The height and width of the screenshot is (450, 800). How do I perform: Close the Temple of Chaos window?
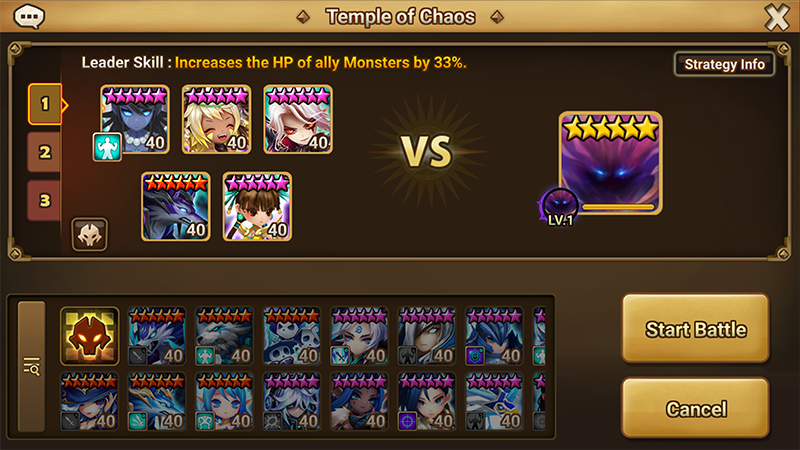[776, 17]
